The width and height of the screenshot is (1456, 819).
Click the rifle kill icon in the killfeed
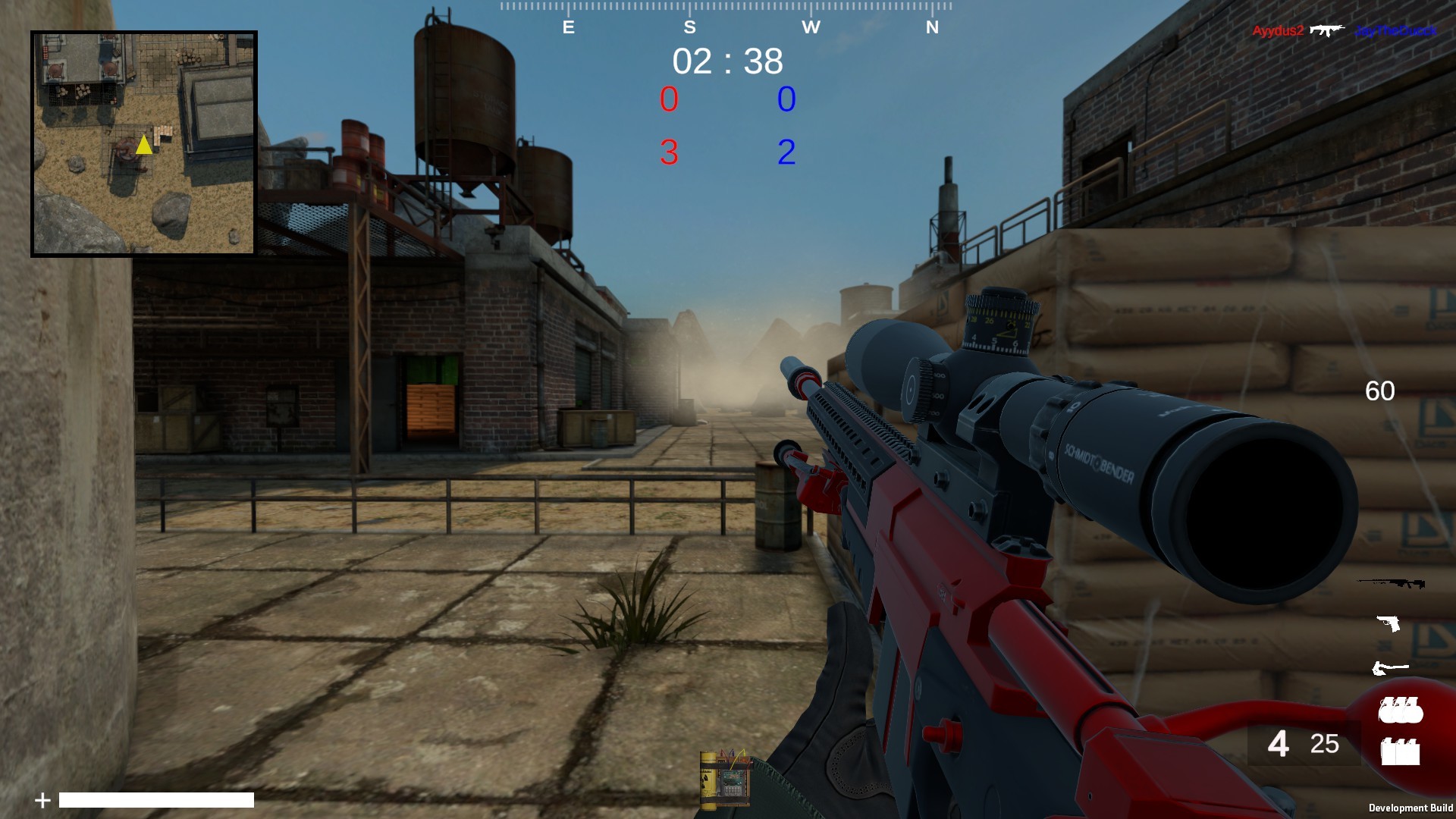pyautogui.click(x=1327, y=30)
